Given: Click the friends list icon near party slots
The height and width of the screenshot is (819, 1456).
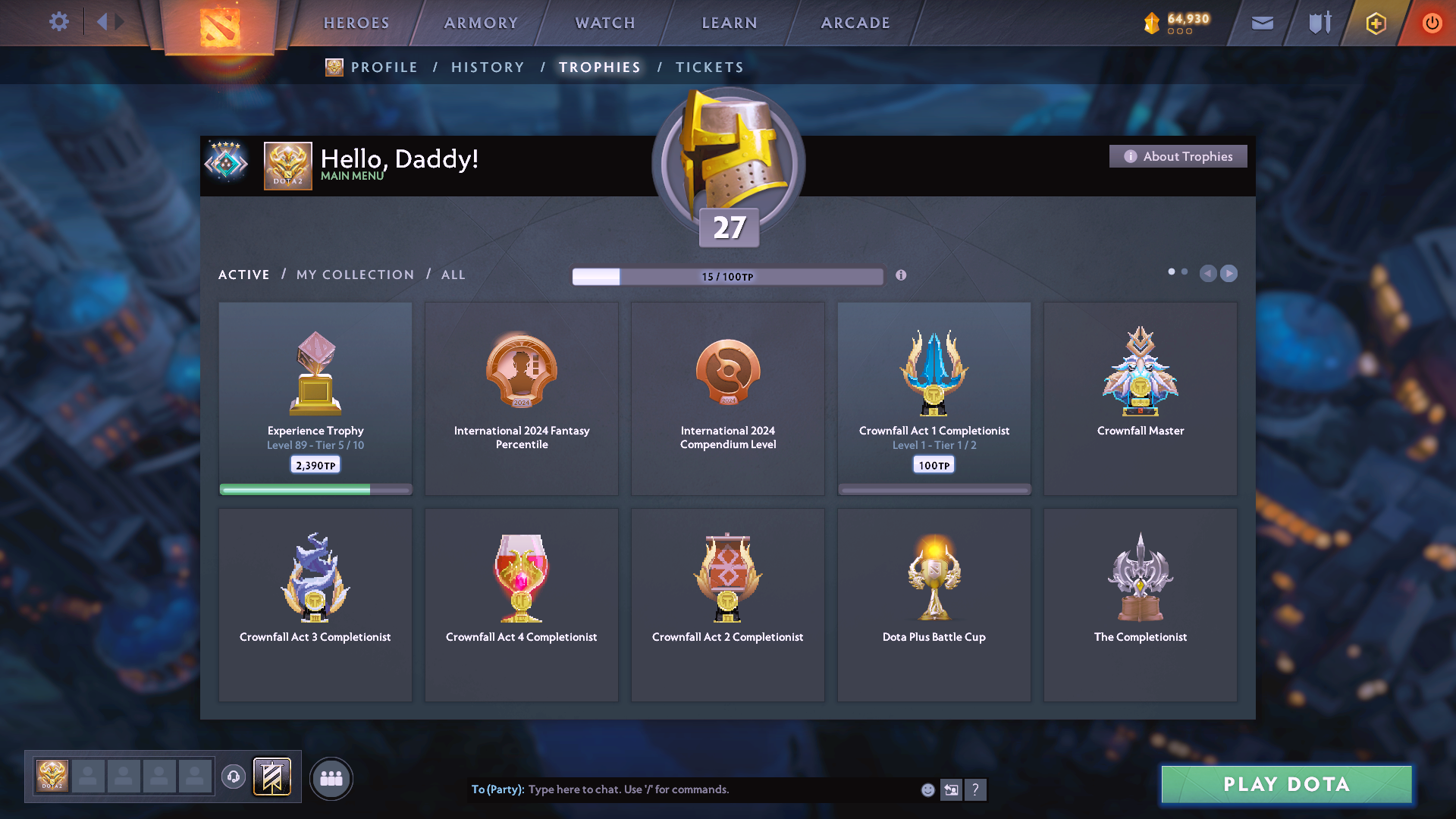Looking at the screenshot, I should 331,777.
